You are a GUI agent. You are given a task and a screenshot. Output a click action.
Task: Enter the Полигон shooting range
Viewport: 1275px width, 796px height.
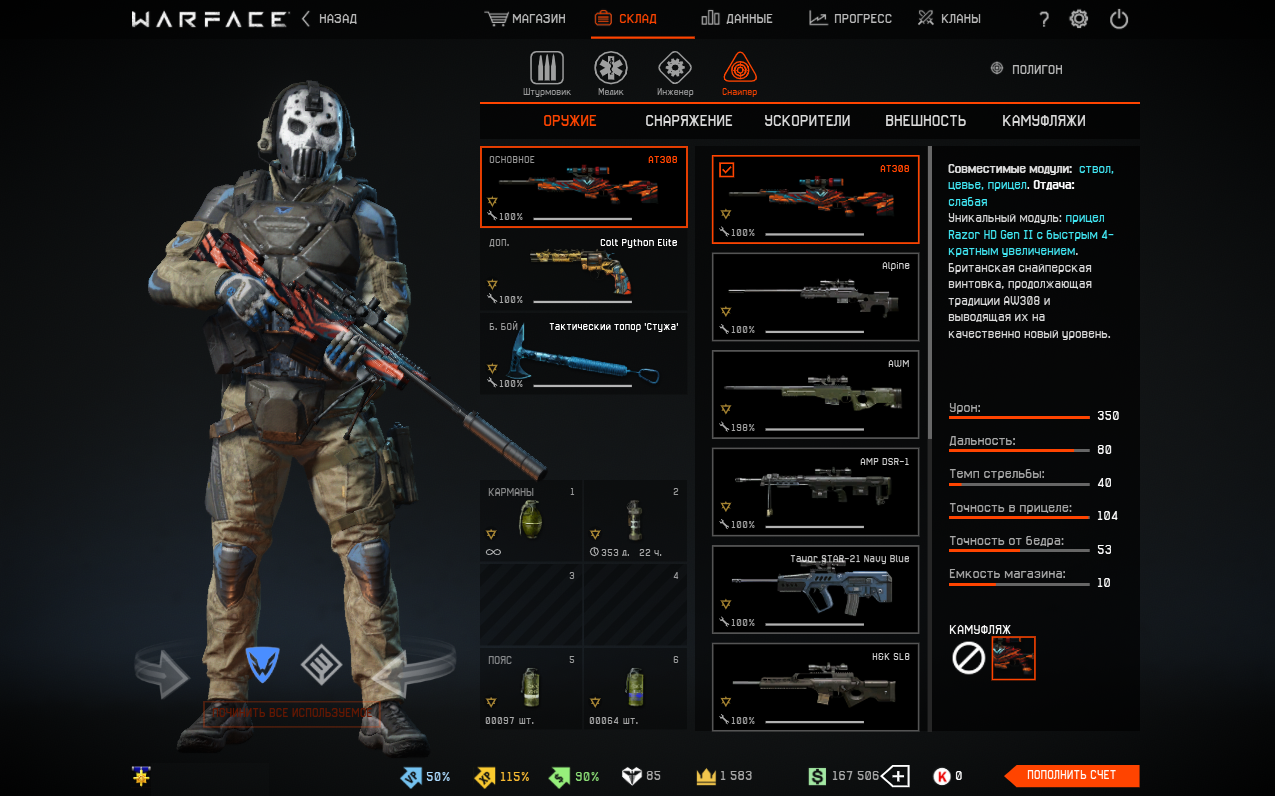[x=1027, y=69]
